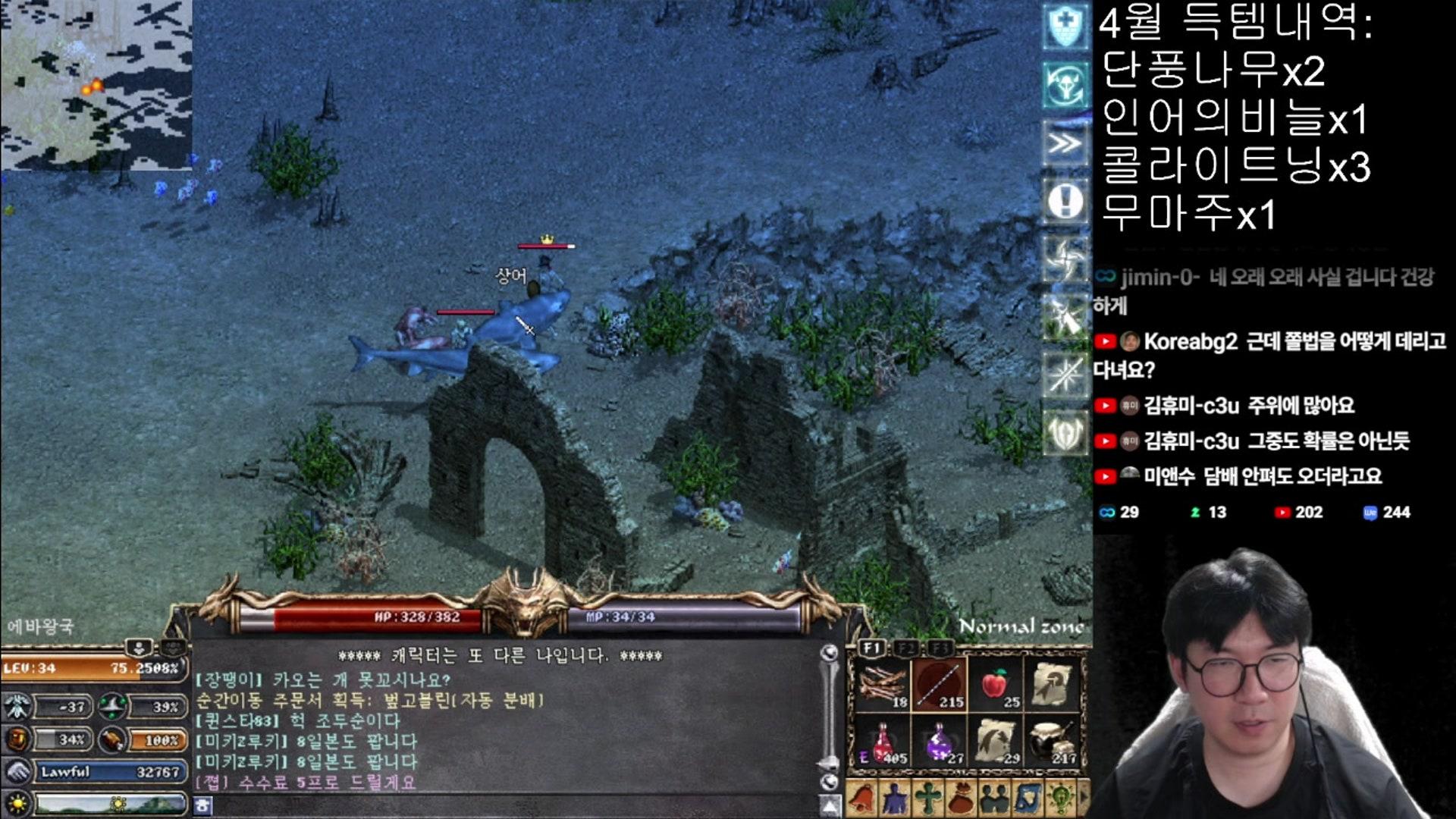Activate the shield with cross side icon

pos(1065,27)
